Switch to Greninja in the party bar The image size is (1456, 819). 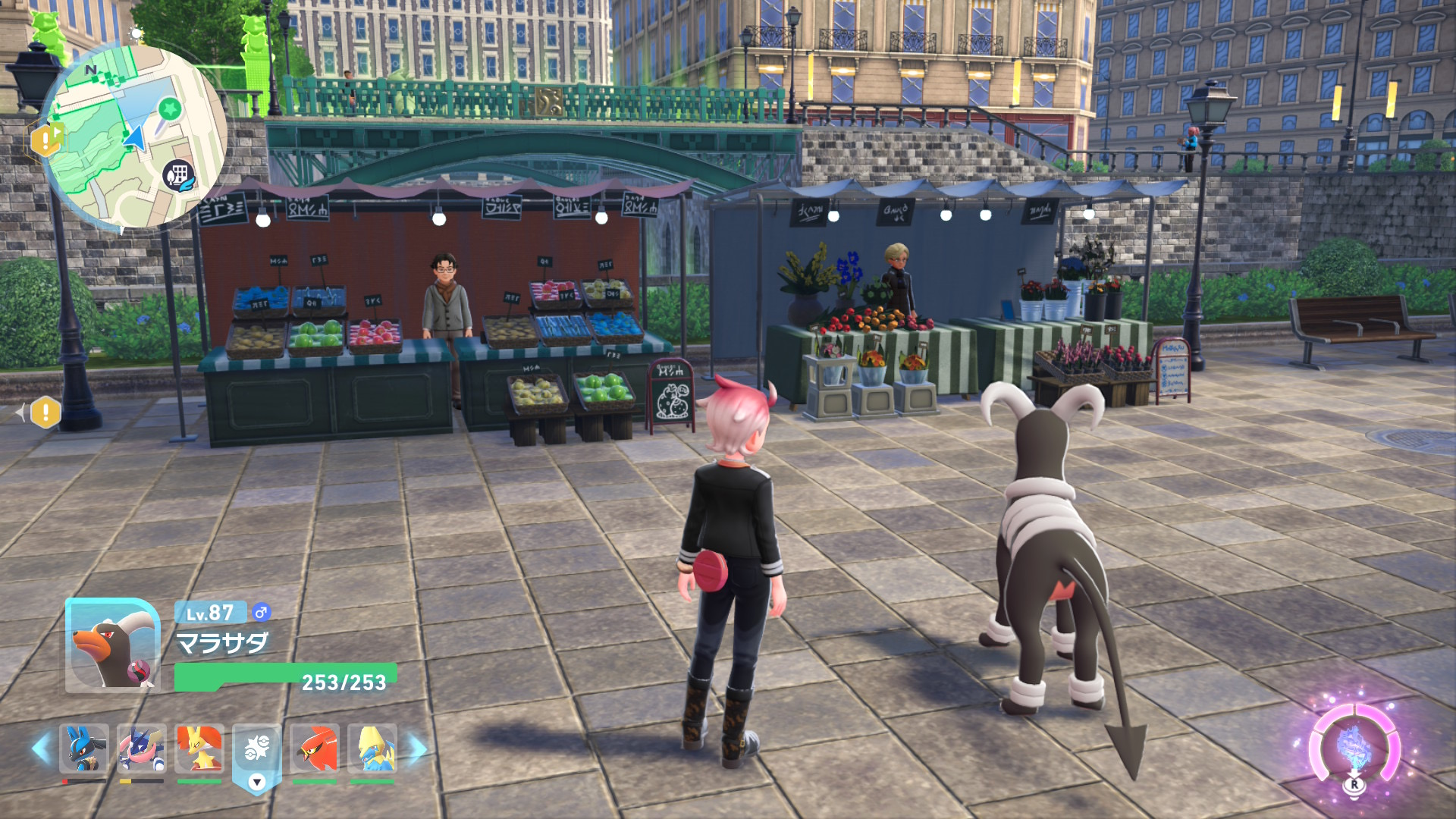pyautogui.click(x=142, y=748)
